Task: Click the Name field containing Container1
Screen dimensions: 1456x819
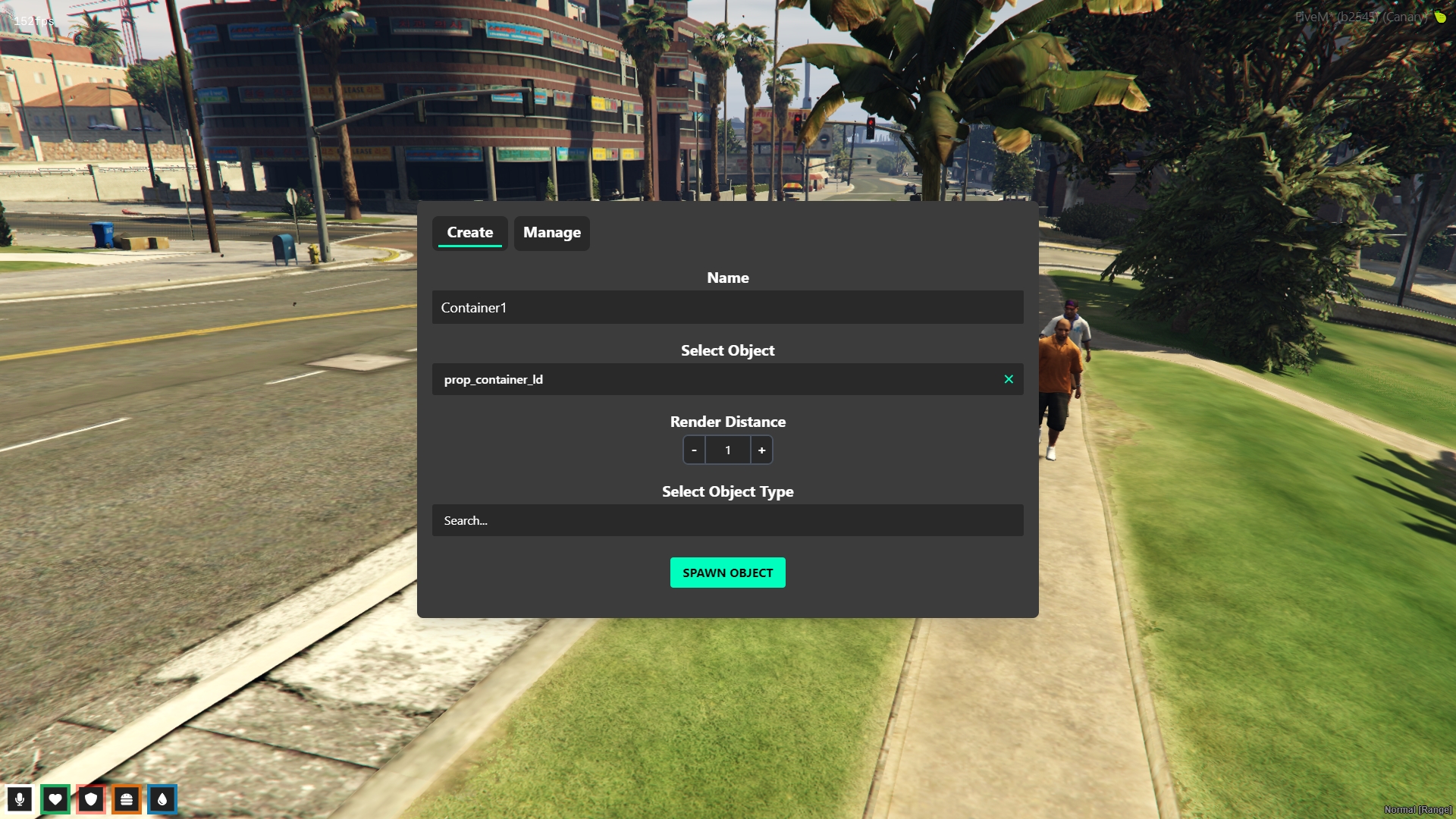Action: click(x=727, y=307)
